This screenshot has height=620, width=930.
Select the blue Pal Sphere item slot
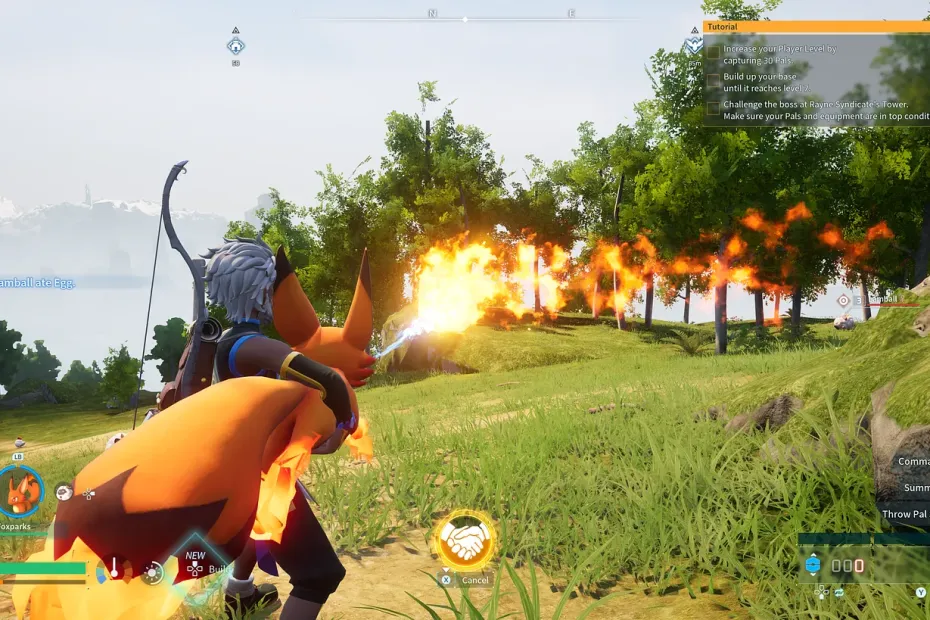coord(813,565)
